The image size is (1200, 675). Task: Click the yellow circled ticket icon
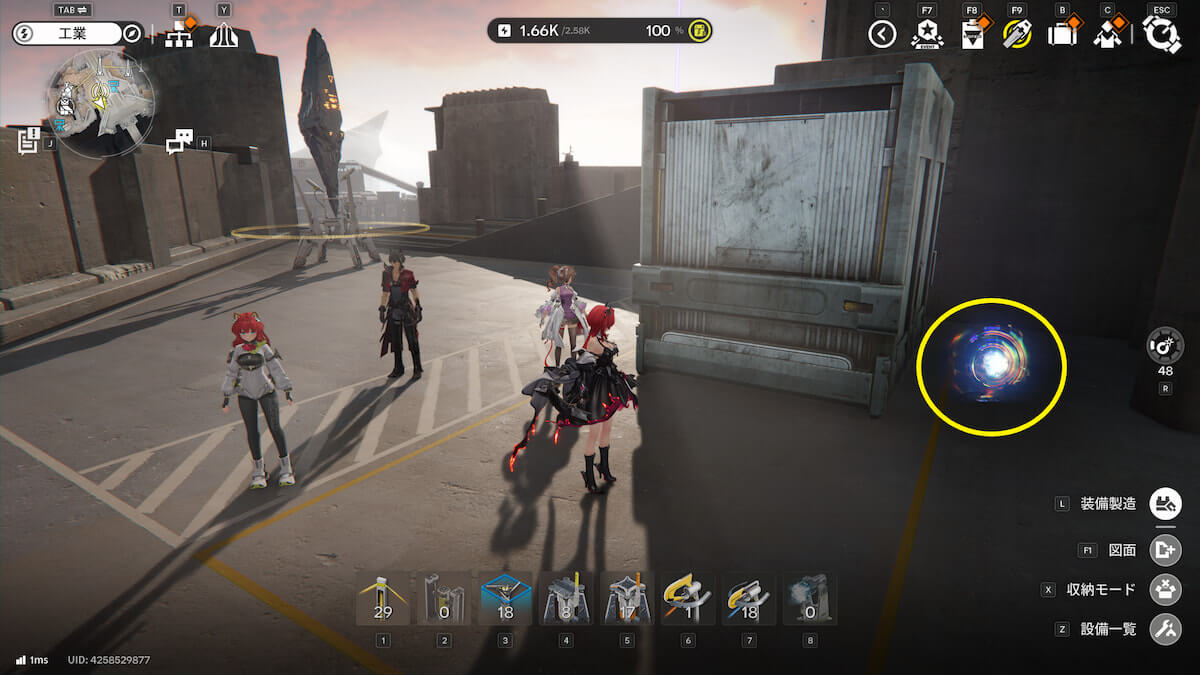point(1016,35)
